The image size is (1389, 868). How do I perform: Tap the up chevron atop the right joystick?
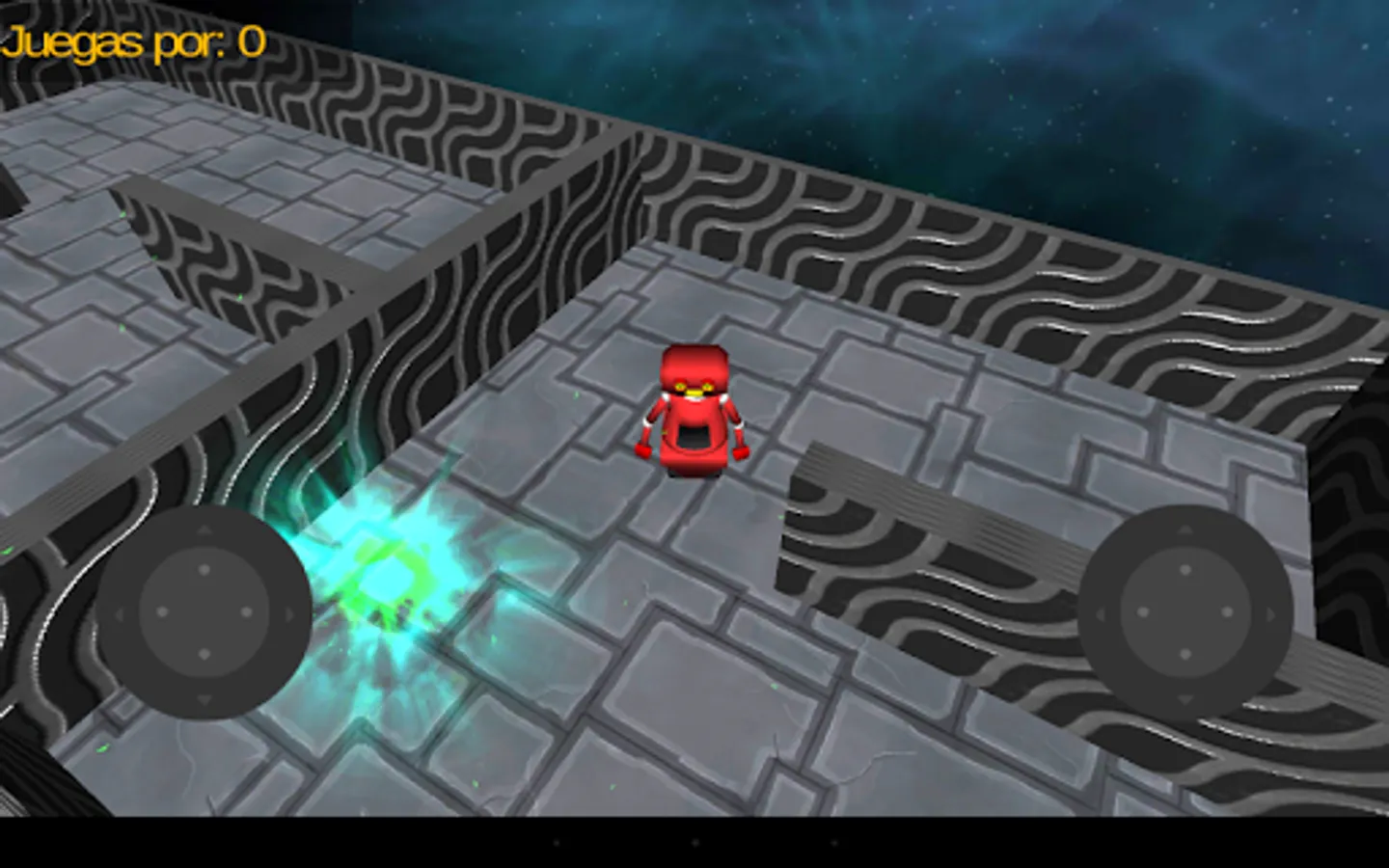click(x=1185, y=529)
